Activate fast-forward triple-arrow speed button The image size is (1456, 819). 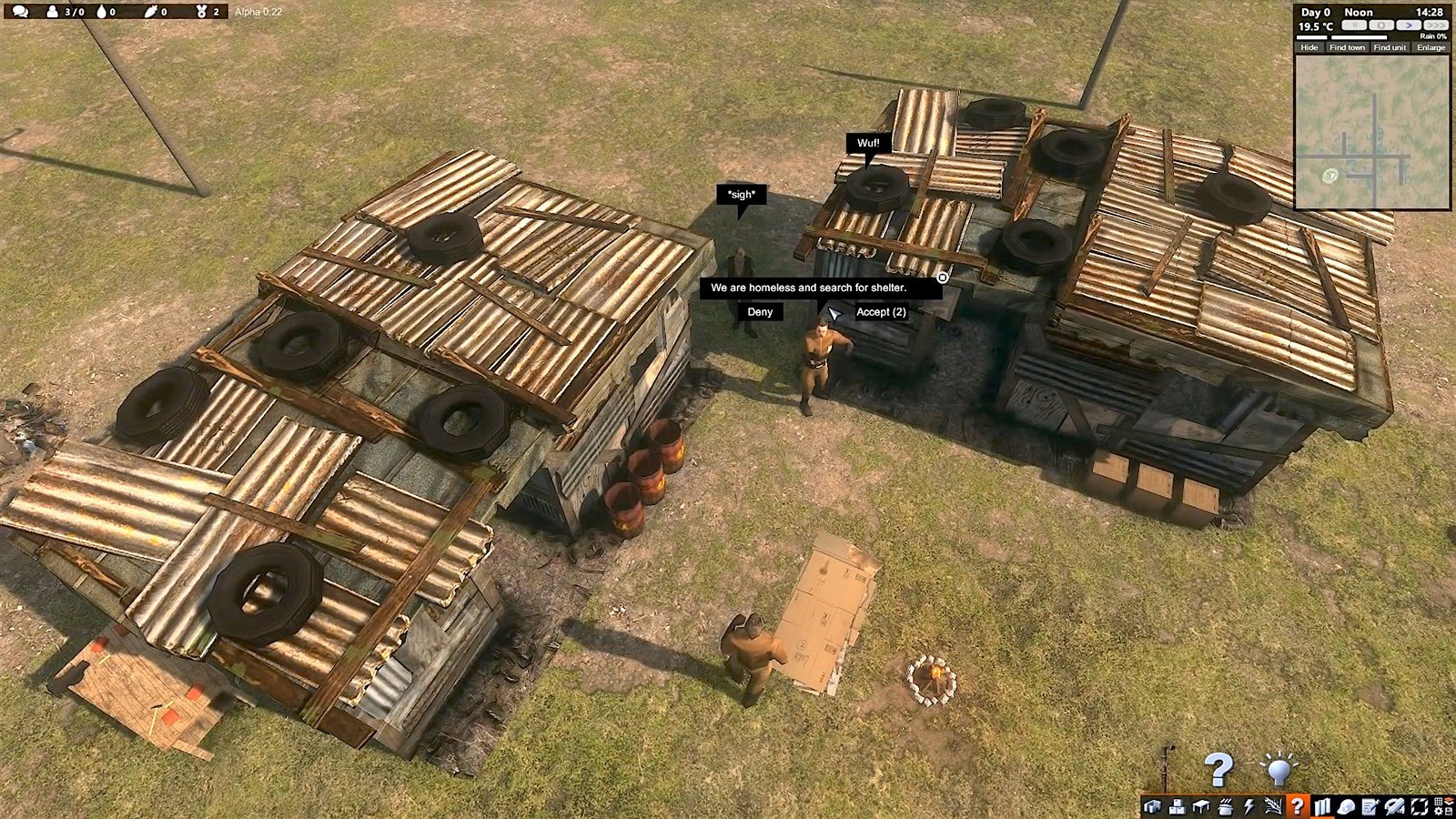(1434, 25)
